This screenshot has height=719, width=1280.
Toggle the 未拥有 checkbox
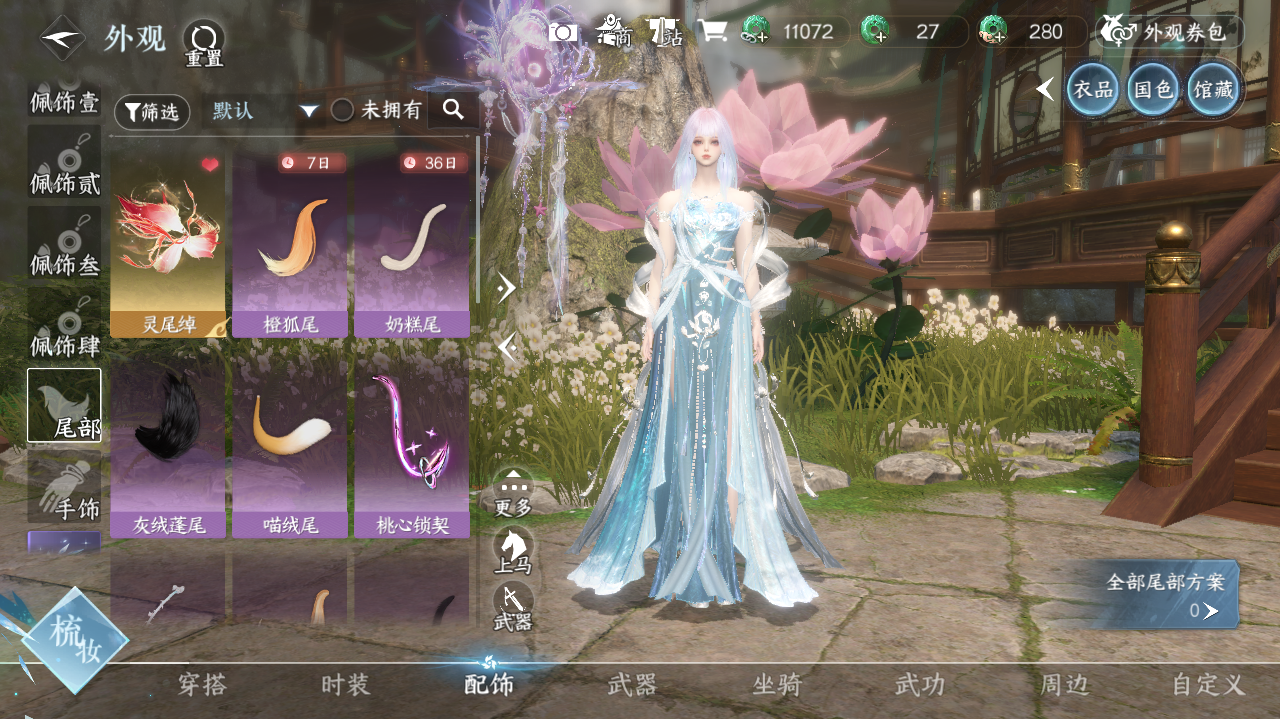click(343, 111)
